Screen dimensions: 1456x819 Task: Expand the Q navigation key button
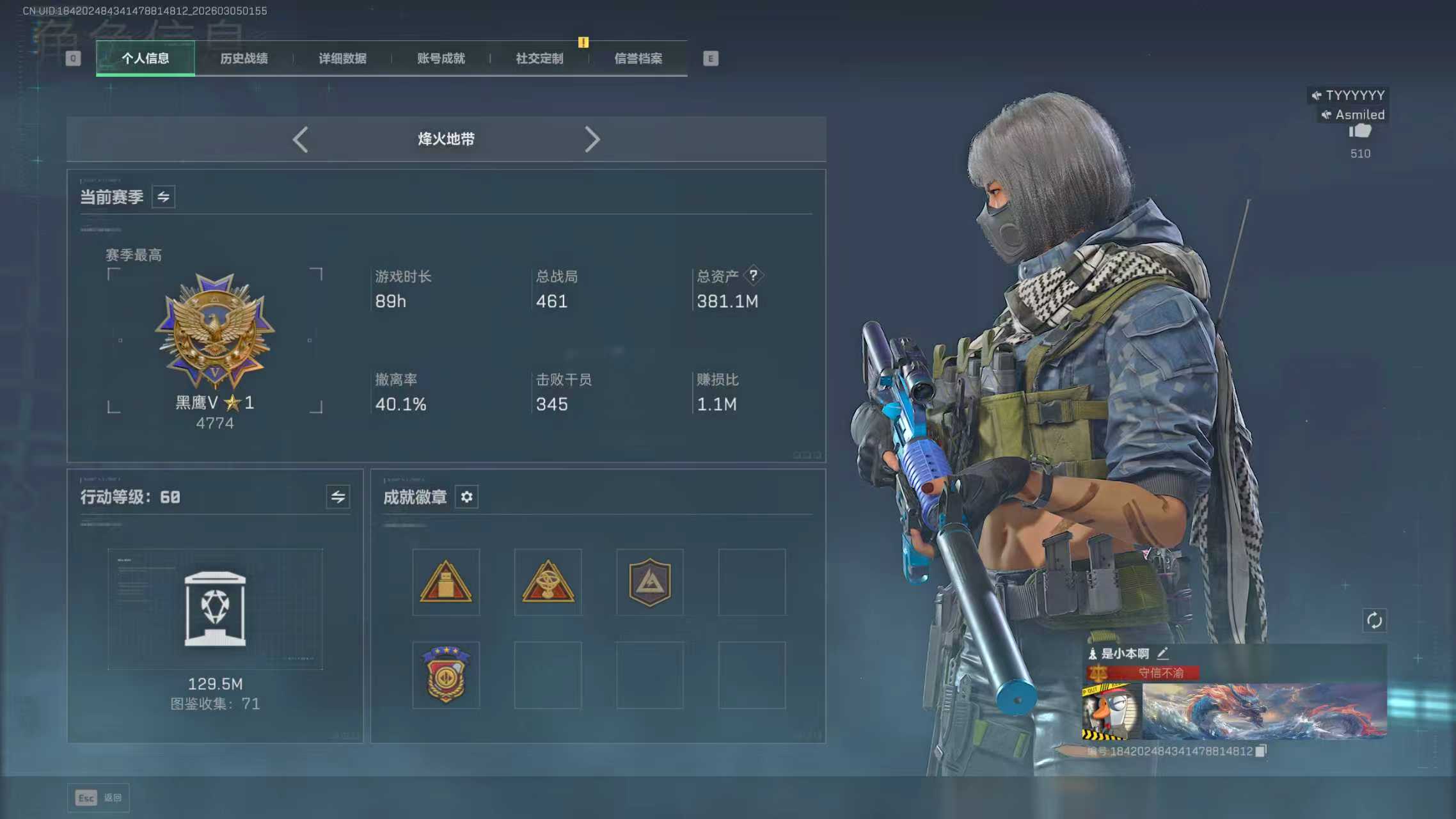tap(72, 58)
